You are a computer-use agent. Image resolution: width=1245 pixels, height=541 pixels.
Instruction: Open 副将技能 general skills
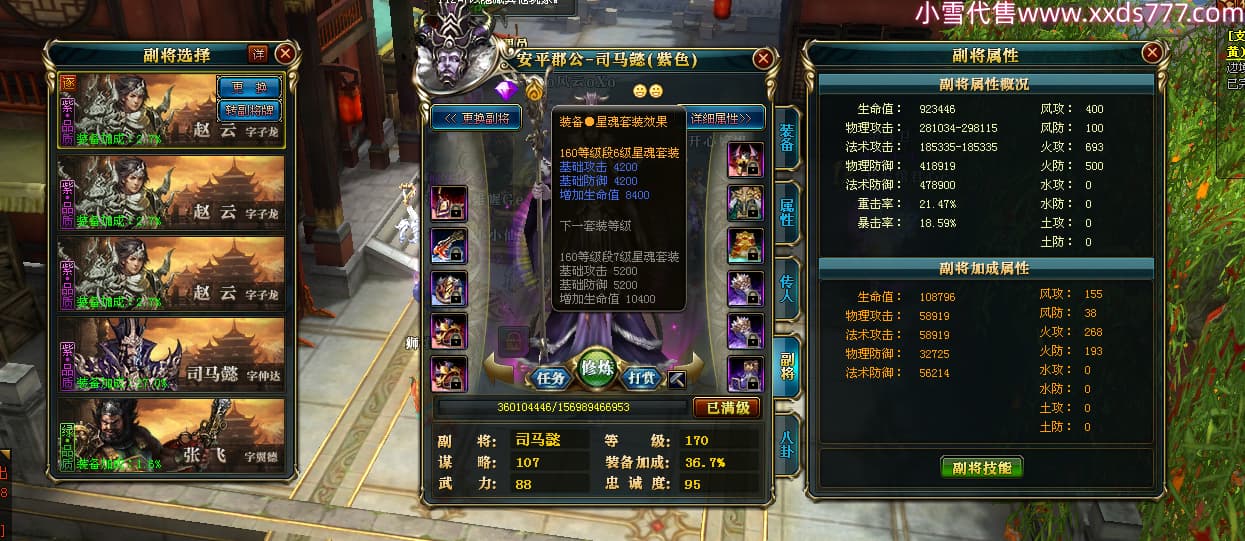click(x=981, y=467)
